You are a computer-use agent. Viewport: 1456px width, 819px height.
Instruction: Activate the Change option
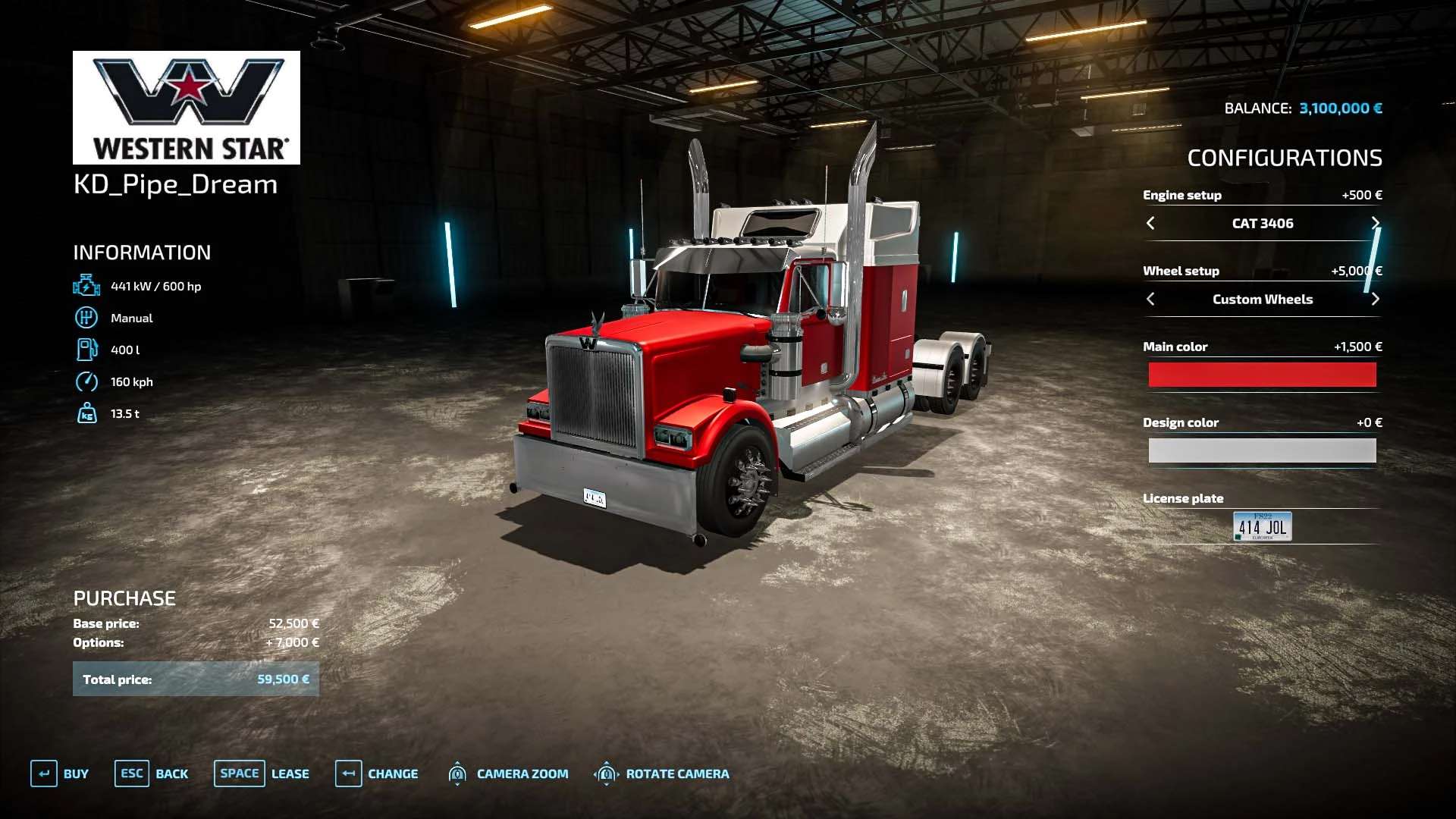pos(377,773)
